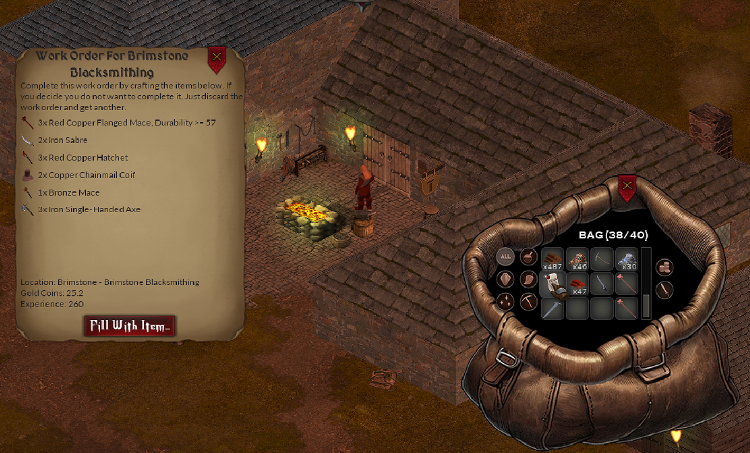Click the Fill With Item button
Image resolution: width=750 pixels, height=453 pixels.
coord(130,326)
